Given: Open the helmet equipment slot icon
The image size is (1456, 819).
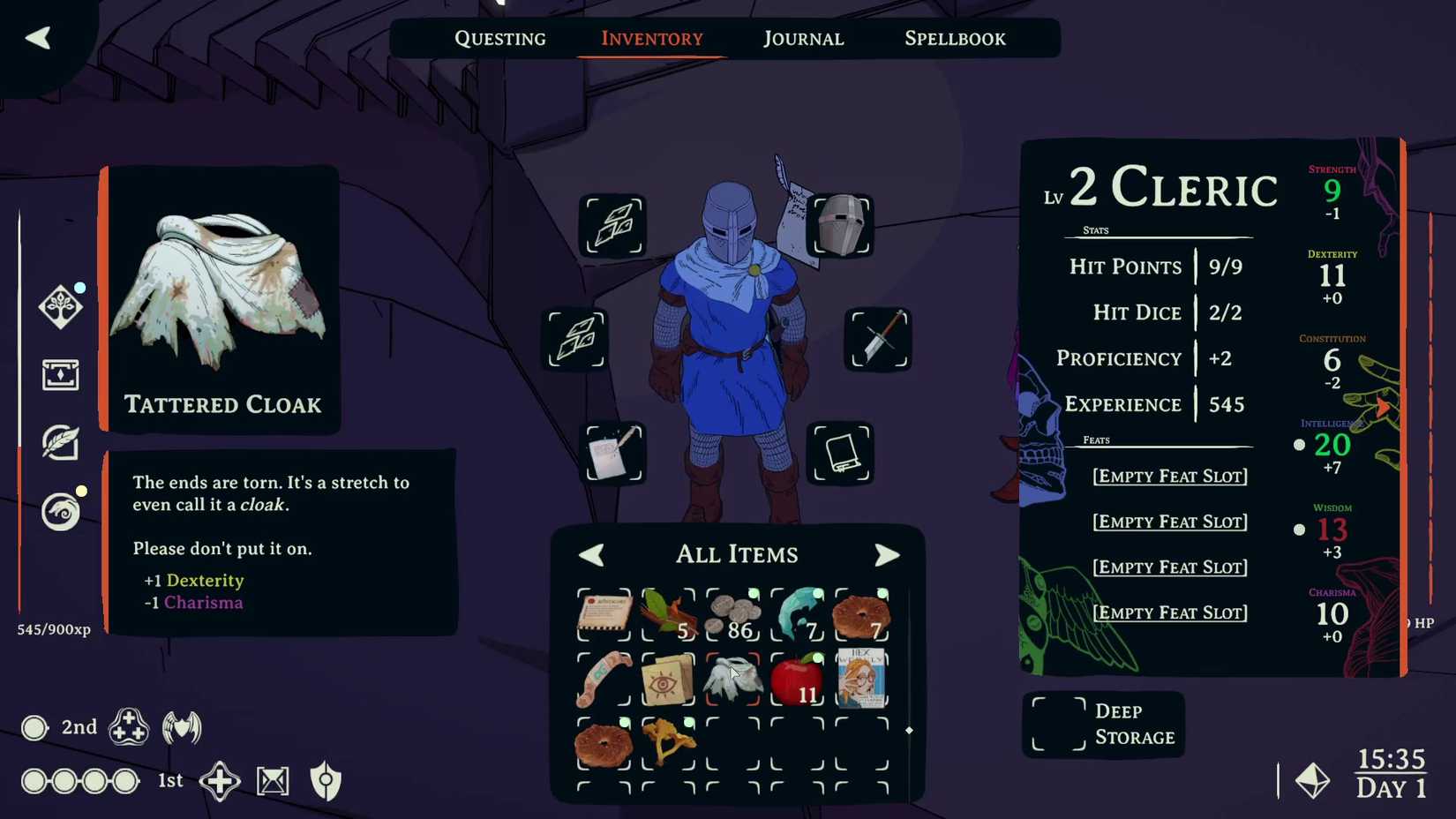Looking at the screenshot, I should 841,227.
